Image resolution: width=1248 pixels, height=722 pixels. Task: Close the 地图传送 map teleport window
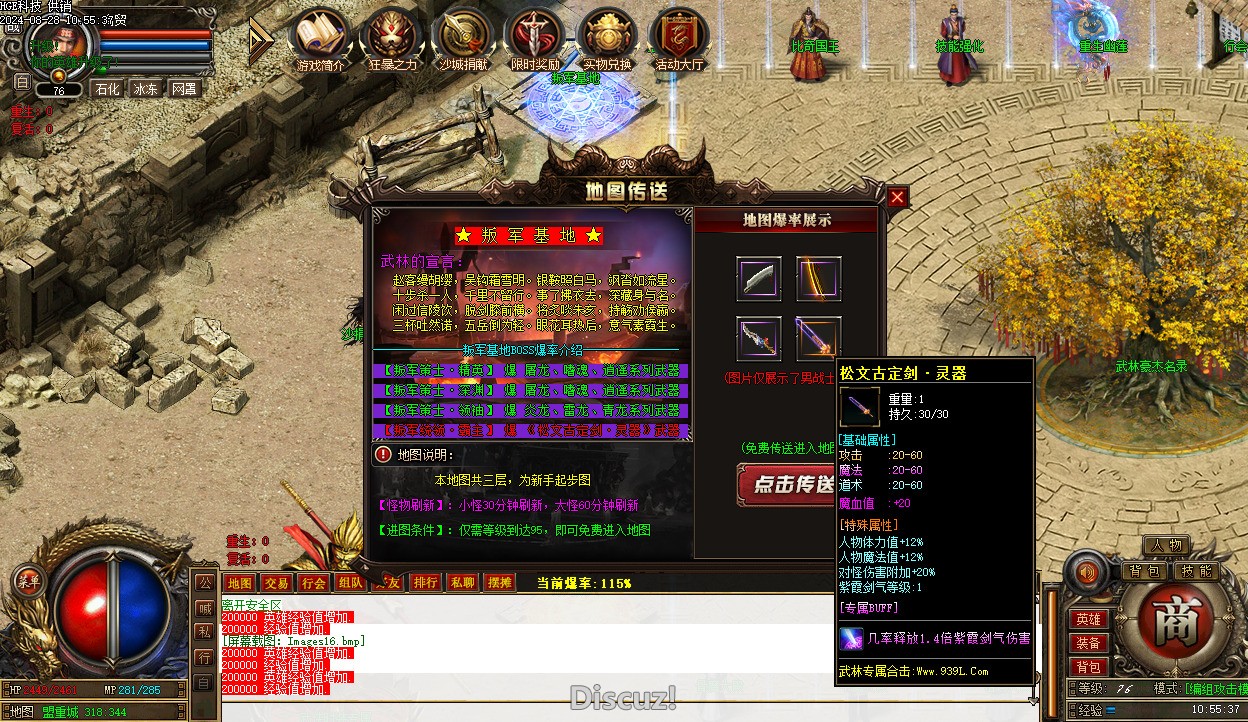tap(897, 198)
